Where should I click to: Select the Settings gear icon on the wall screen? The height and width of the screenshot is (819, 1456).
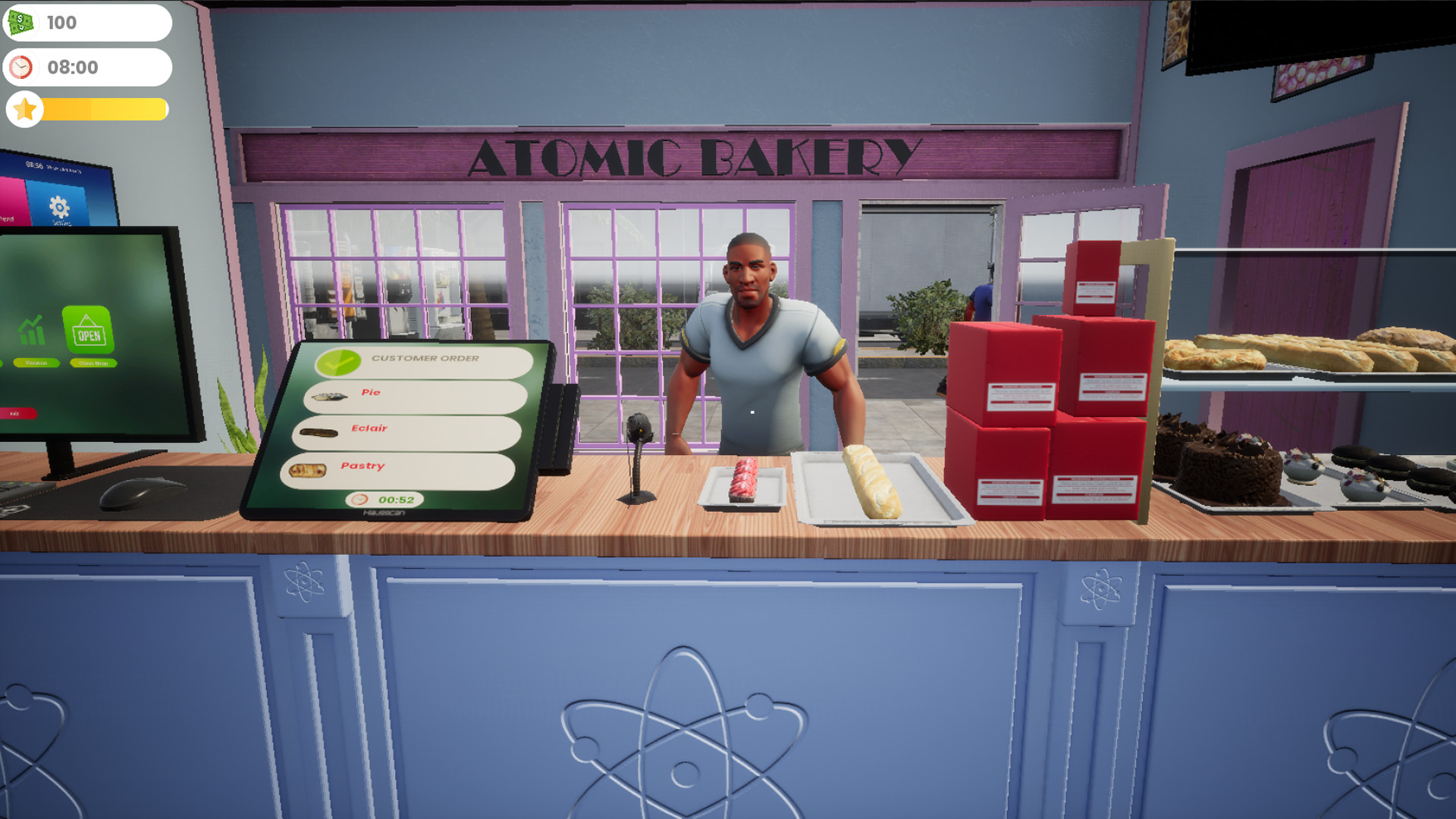pos(59,207)
